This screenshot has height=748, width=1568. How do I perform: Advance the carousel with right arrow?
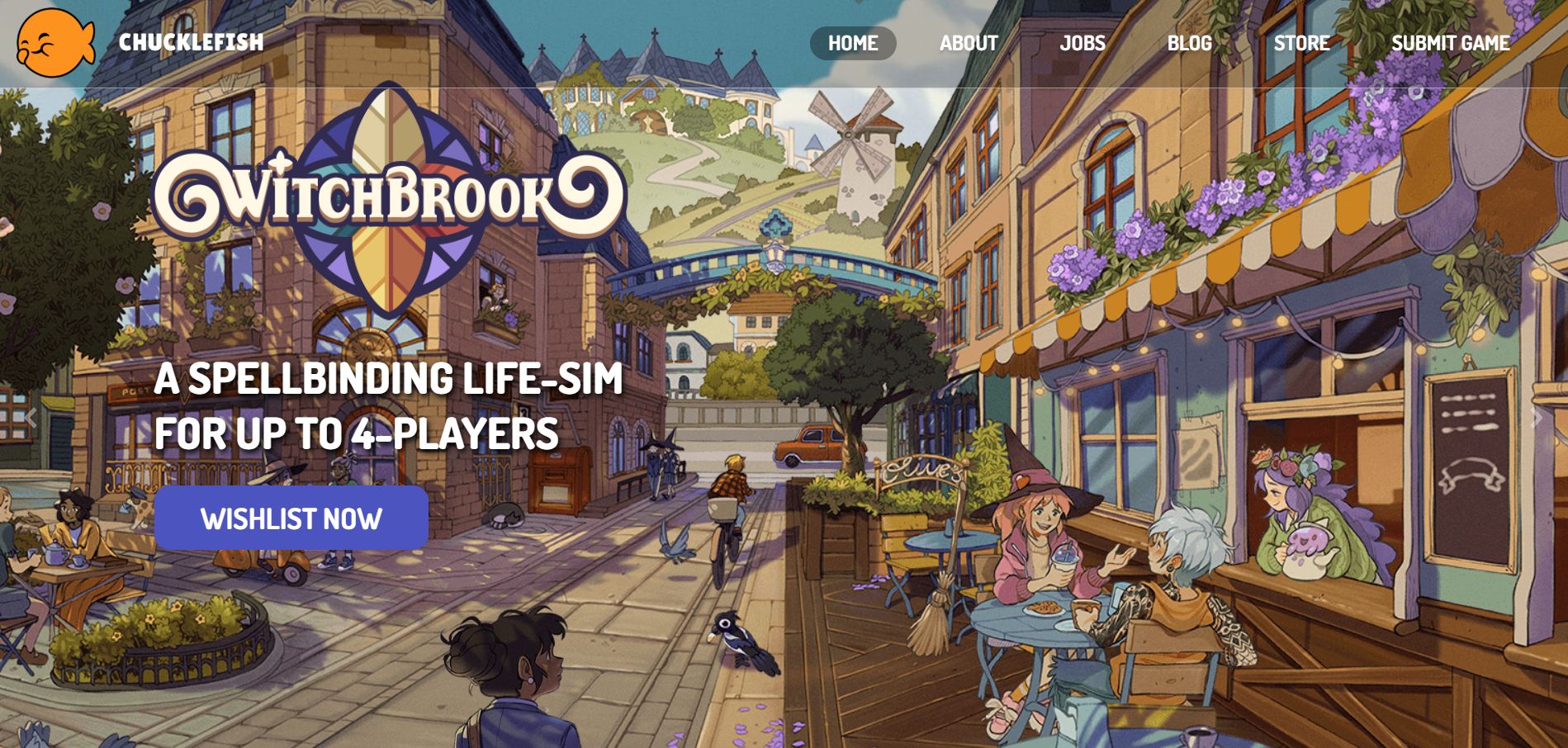1537,418
